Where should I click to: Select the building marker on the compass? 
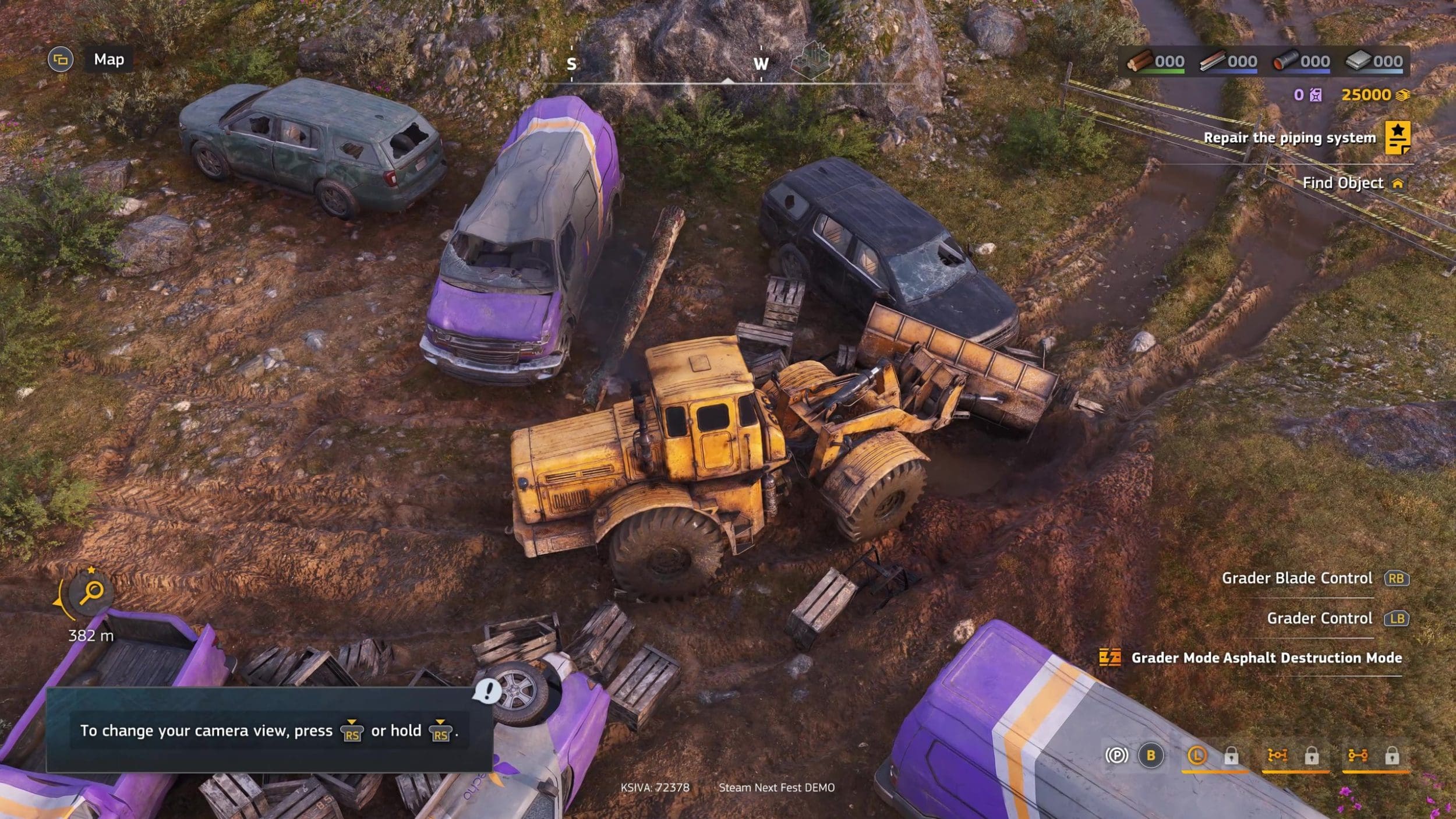click(x=811, y=61)
